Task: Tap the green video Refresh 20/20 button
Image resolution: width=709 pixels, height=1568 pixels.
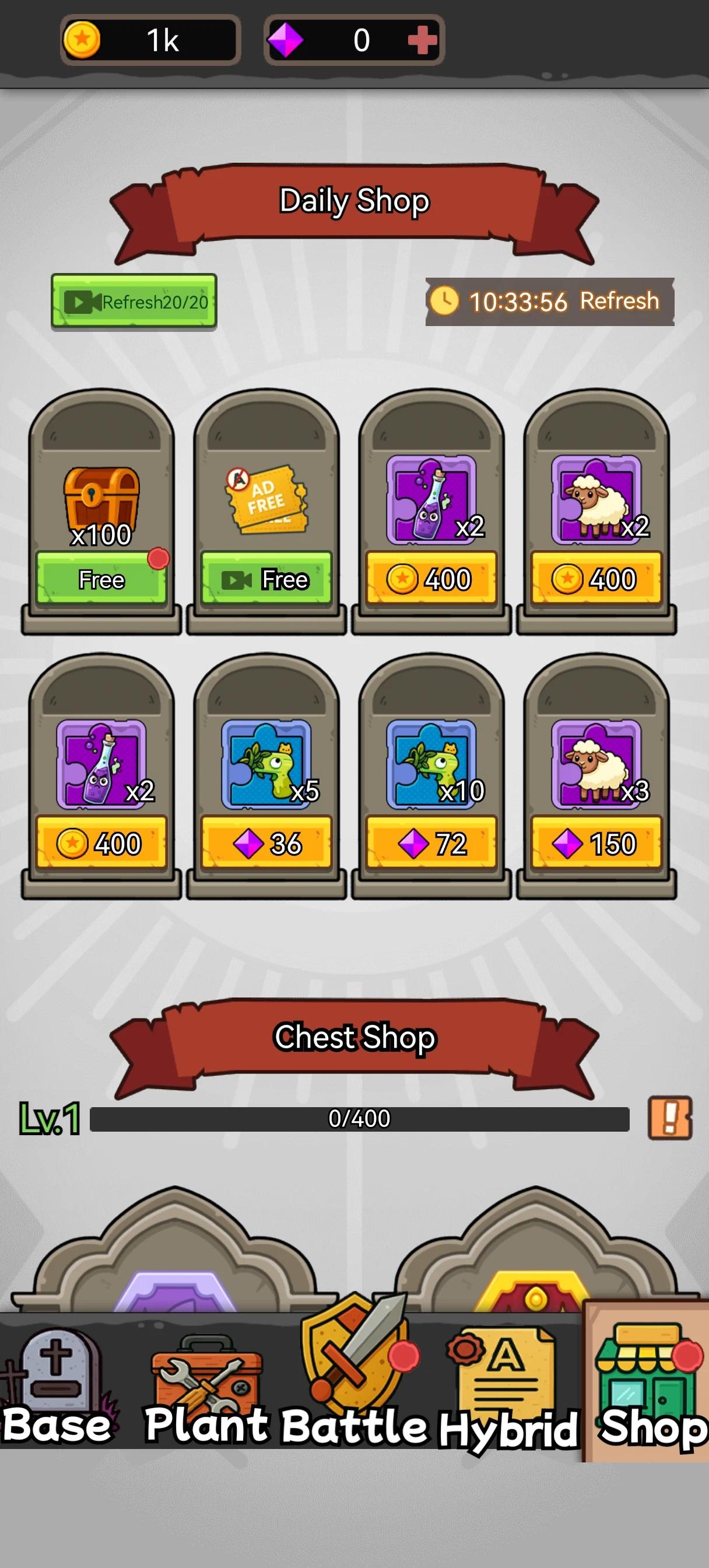Action: coord(134,302)
